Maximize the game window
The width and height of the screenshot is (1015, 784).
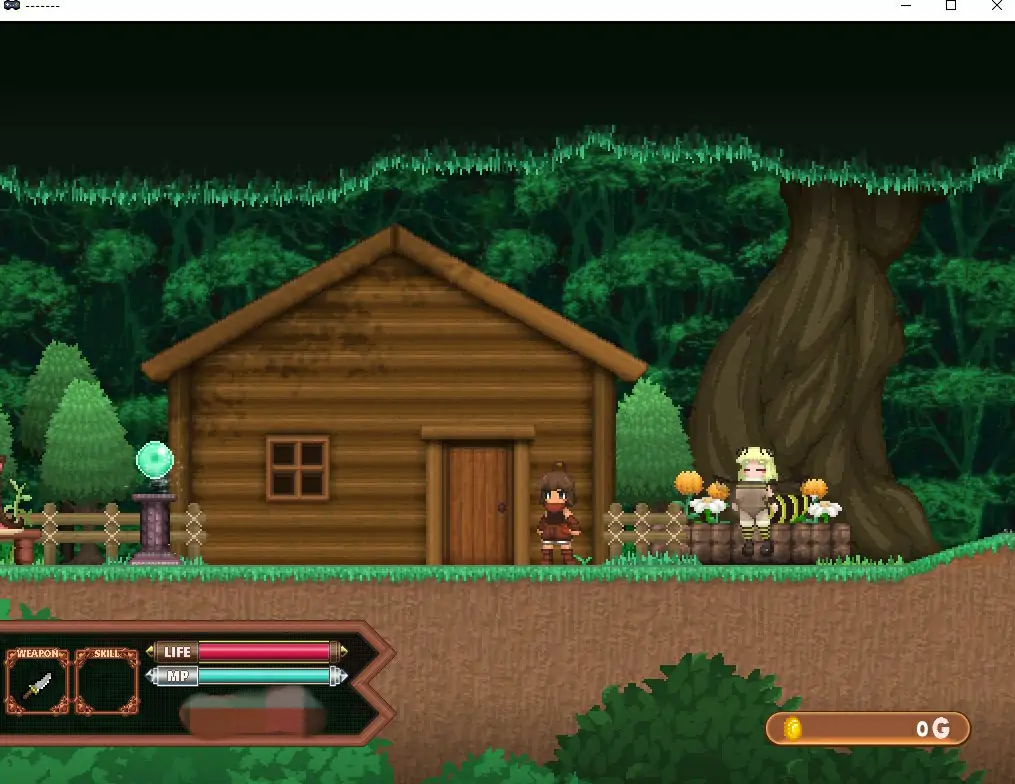pos(951,6)
